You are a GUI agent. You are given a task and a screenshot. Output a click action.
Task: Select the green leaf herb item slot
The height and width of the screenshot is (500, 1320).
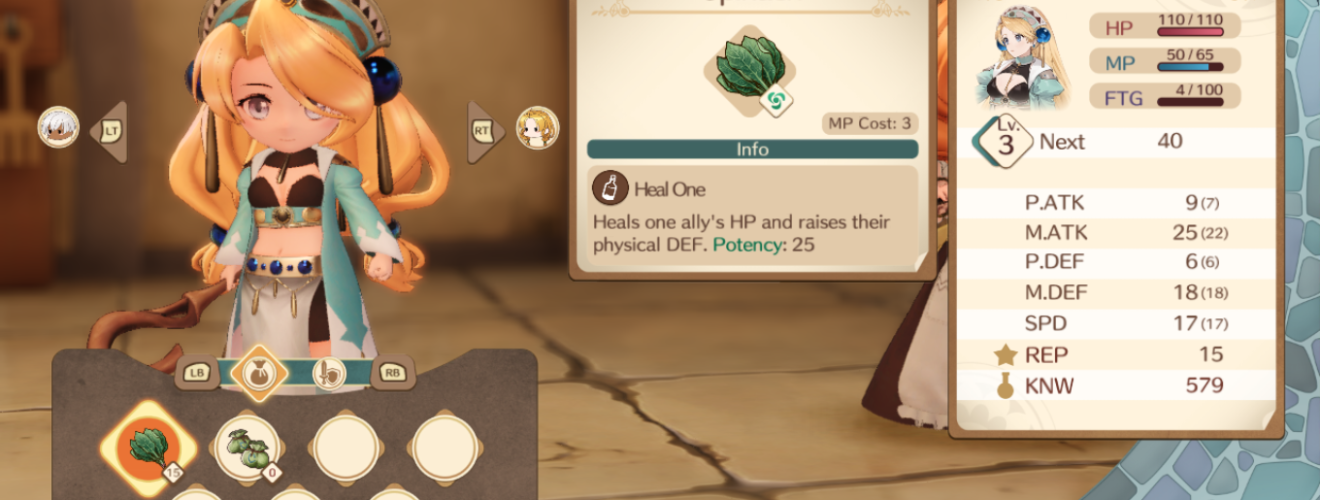148,447
